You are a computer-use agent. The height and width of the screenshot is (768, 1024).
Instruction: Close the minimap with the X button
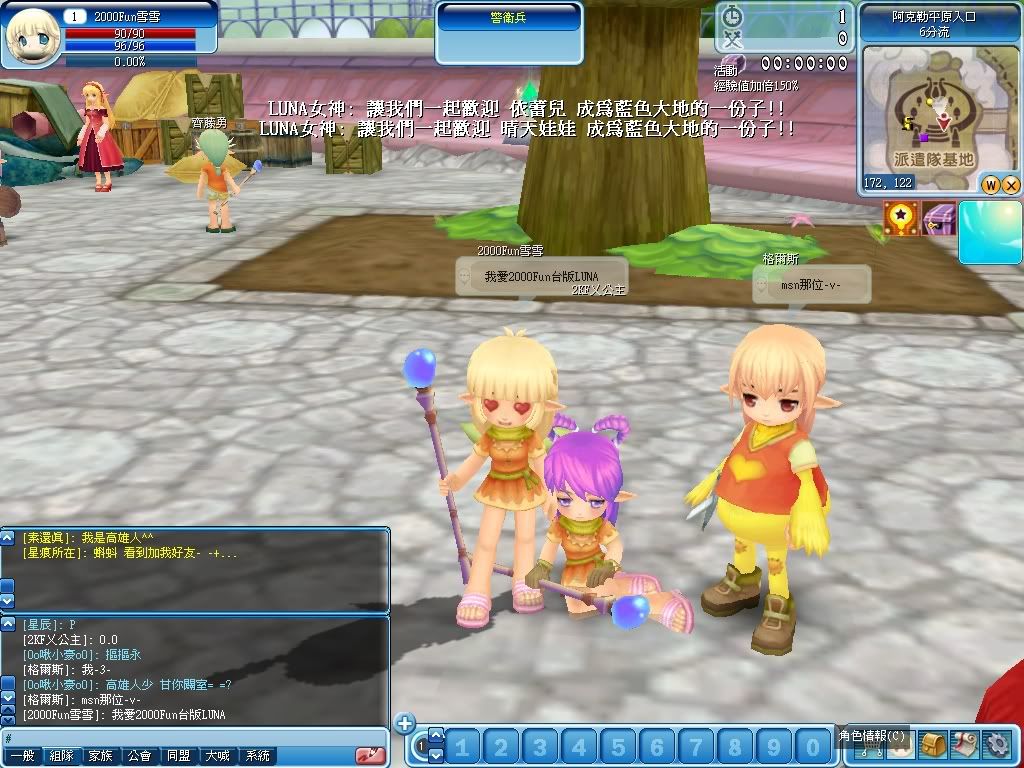(x=1011, y=185)
